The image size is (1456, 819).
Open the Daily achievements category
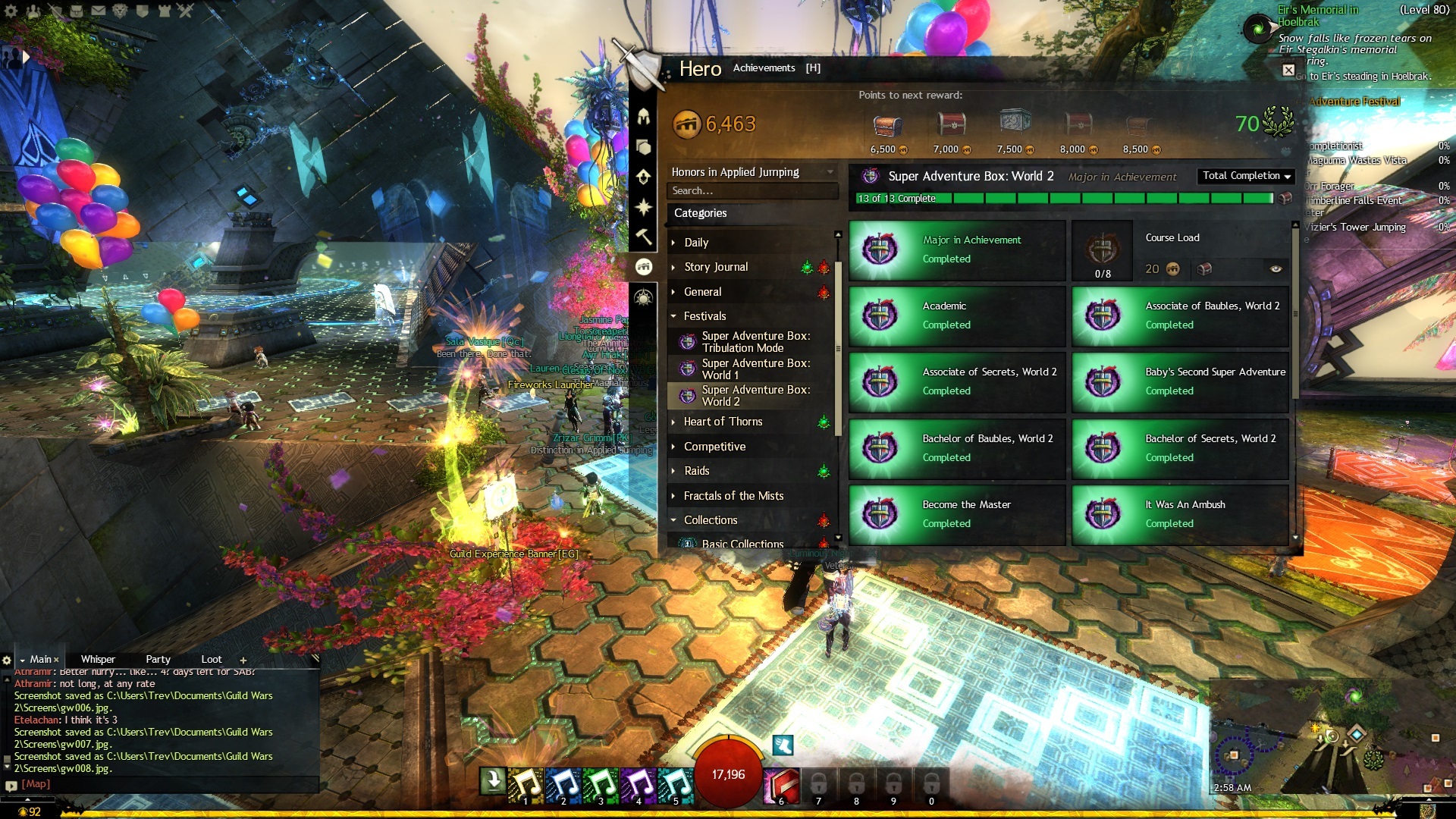696,243
